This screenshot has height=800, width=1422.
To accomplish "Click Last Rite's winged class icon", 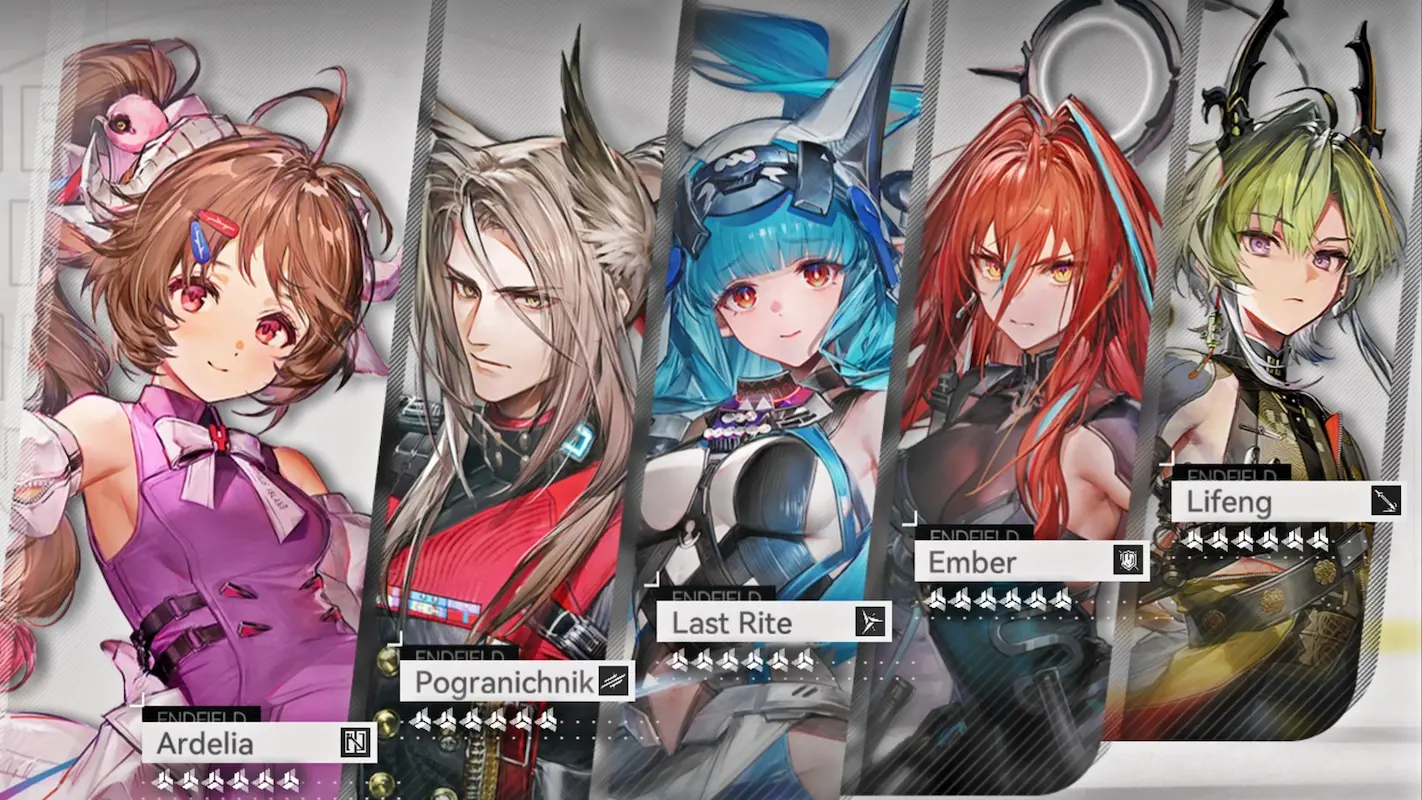I will coord(869,623).
